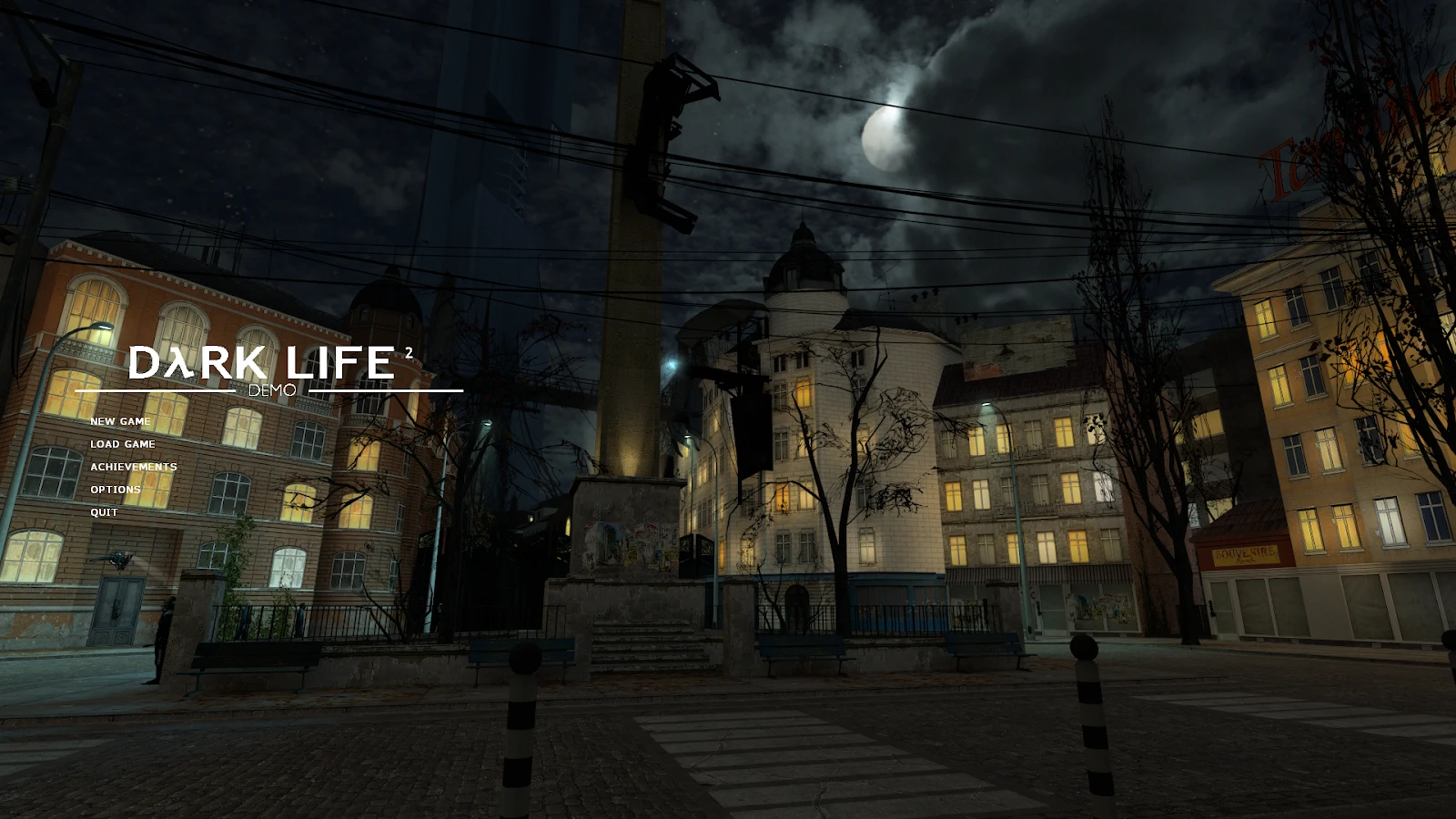The width and height of the screenshot is (1456, 819).
Task: View the ACHIEVEMENTS screen
Action: (x=133, y=466)
